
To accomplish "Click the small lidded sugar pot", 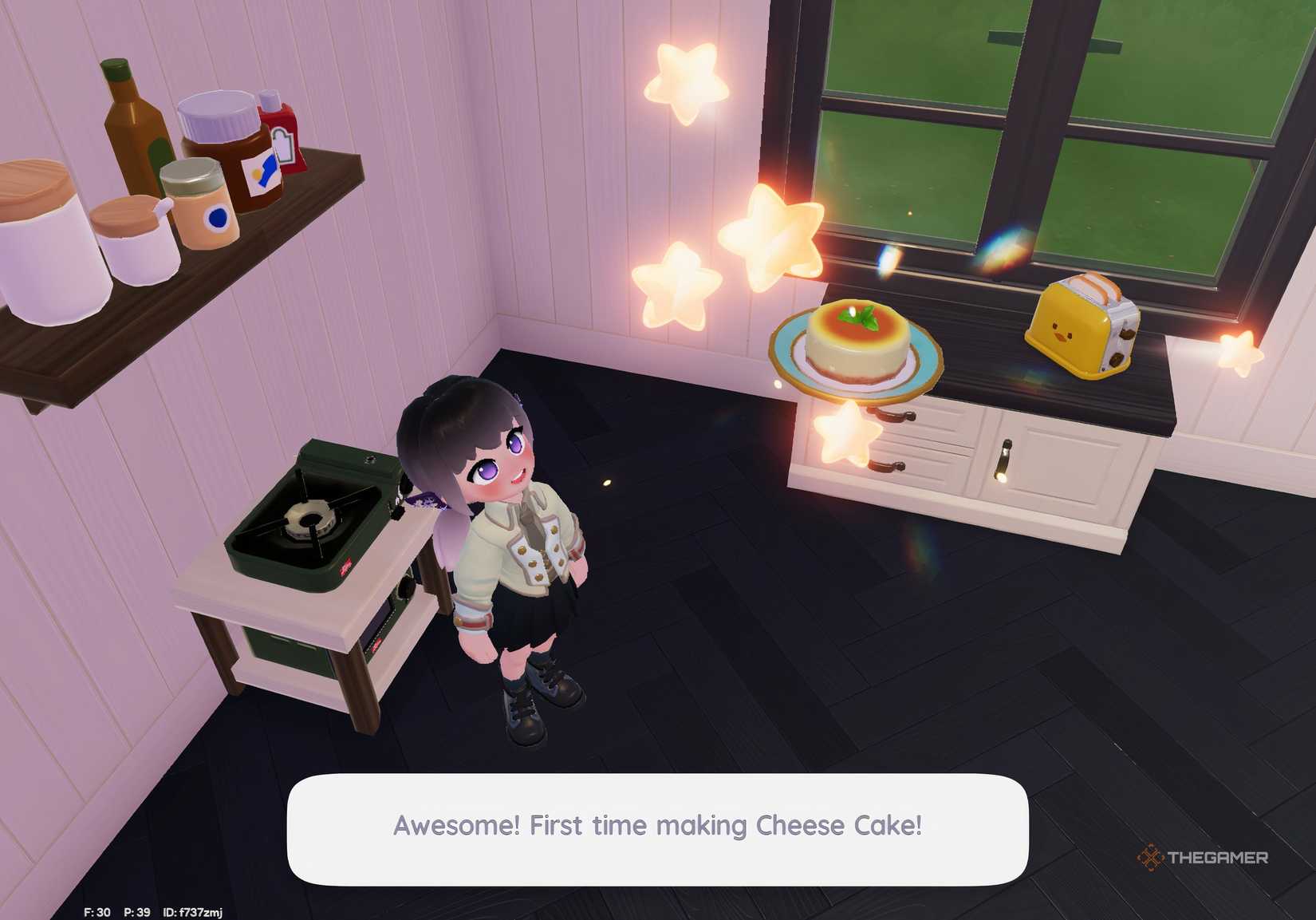I will click(132, 236).
